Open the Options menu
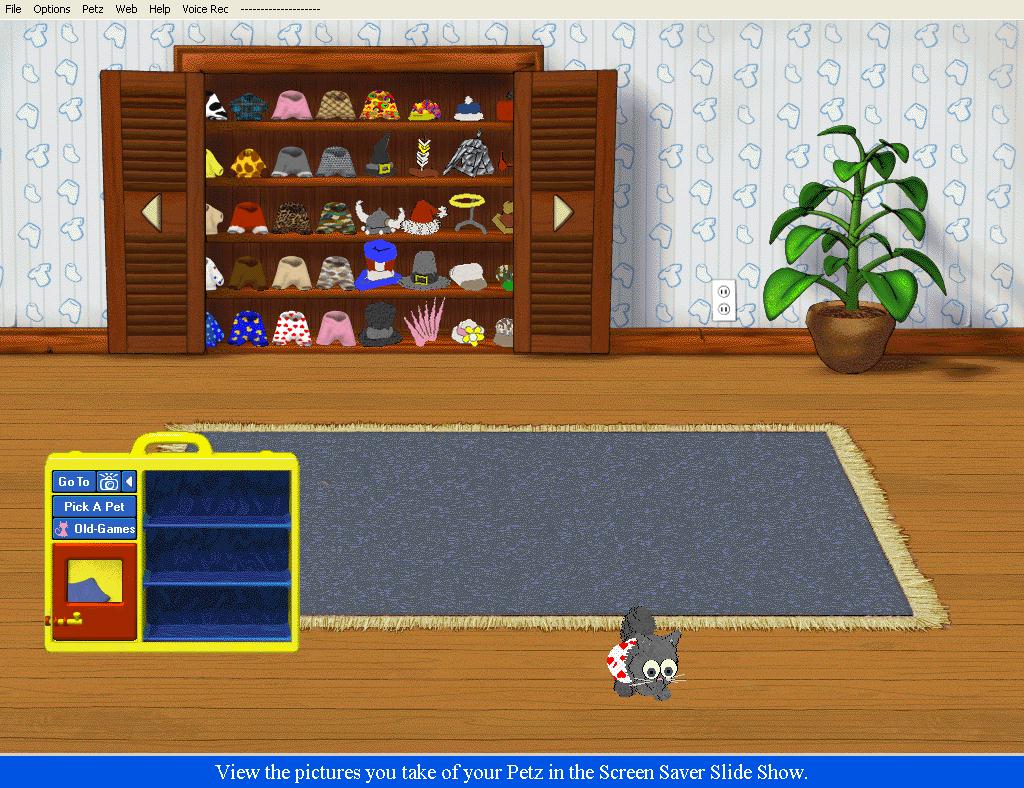This screenshot has height=788, width=1024. 52,9
